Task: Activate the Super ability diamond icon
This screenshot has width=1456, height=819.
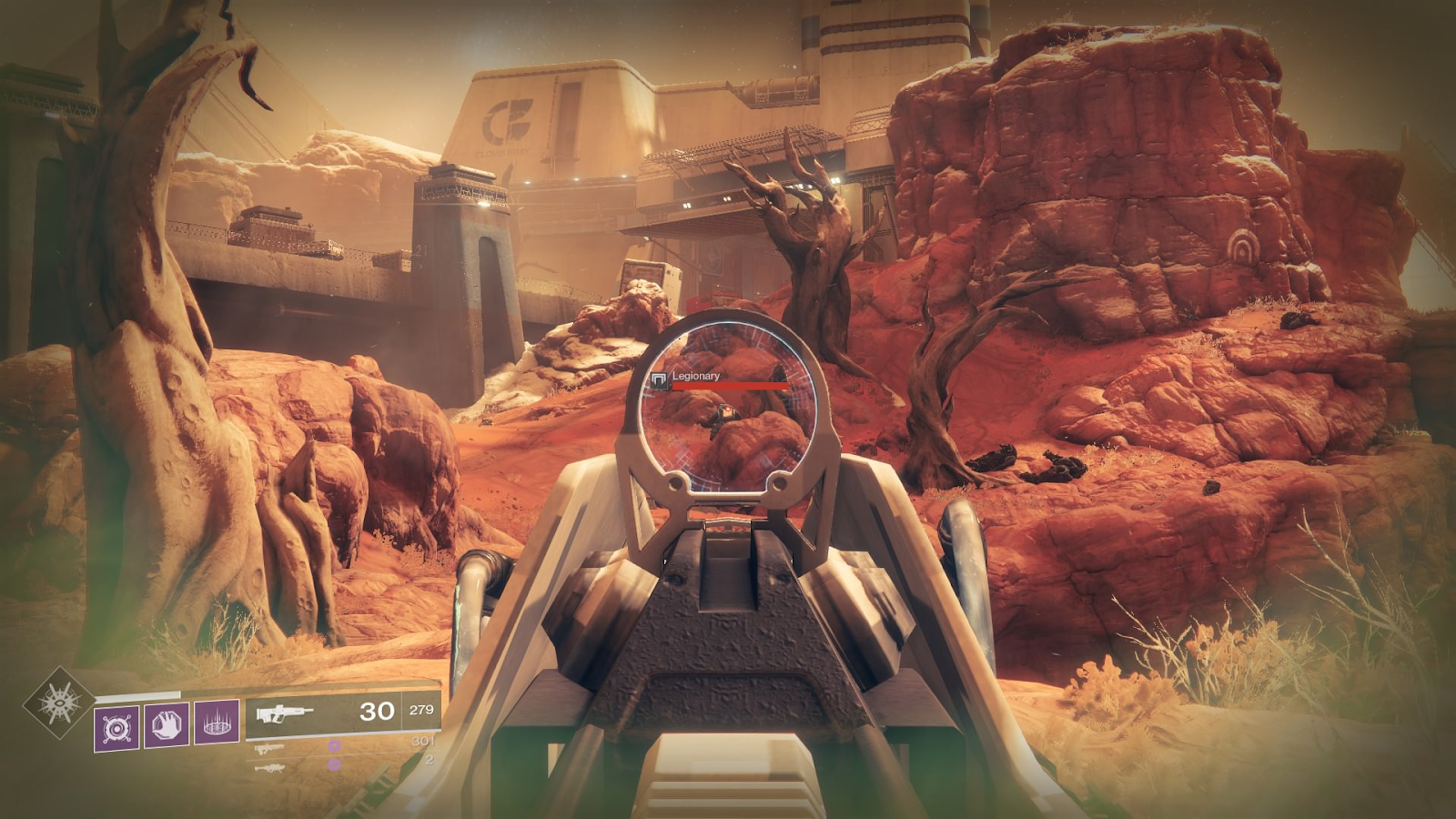Action: [59, 702]
